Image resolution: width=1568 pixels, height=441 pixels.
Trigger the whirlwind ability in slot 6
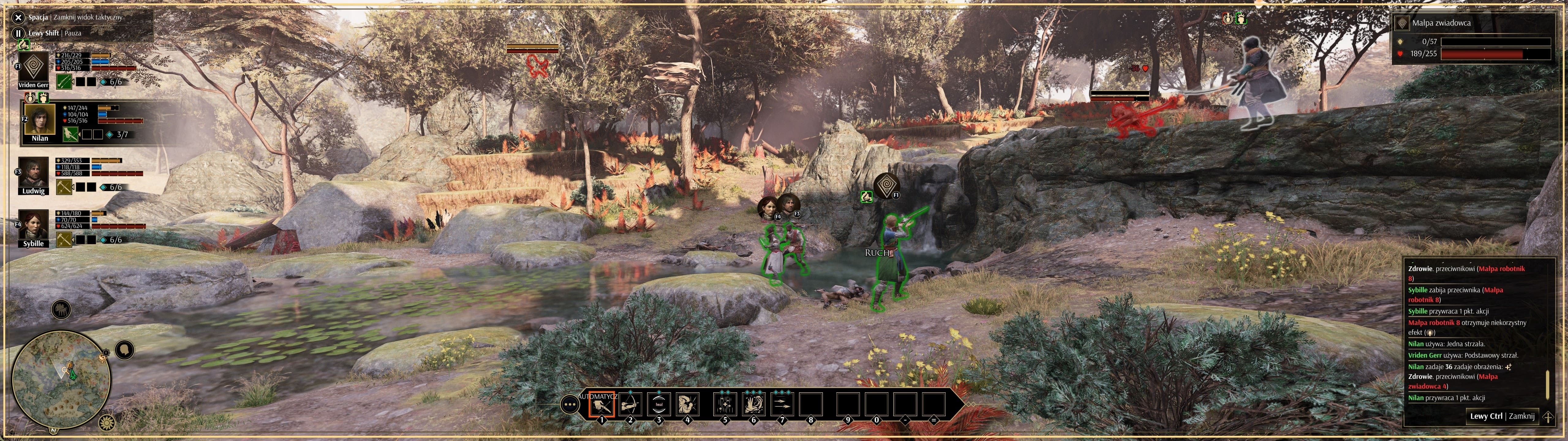pyautogui.click(x=754, y=406)
